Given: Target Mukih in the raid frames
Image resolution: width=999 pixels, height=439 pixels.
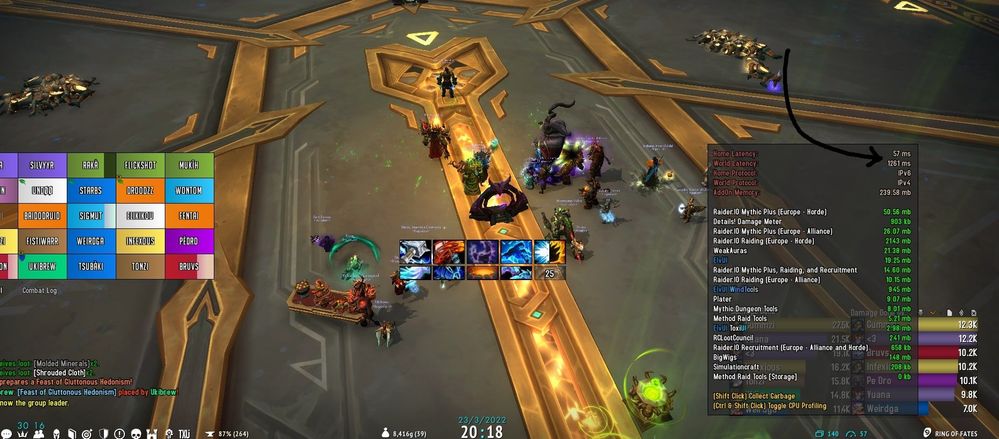Looking at the screenshot, I should [188, 163].
